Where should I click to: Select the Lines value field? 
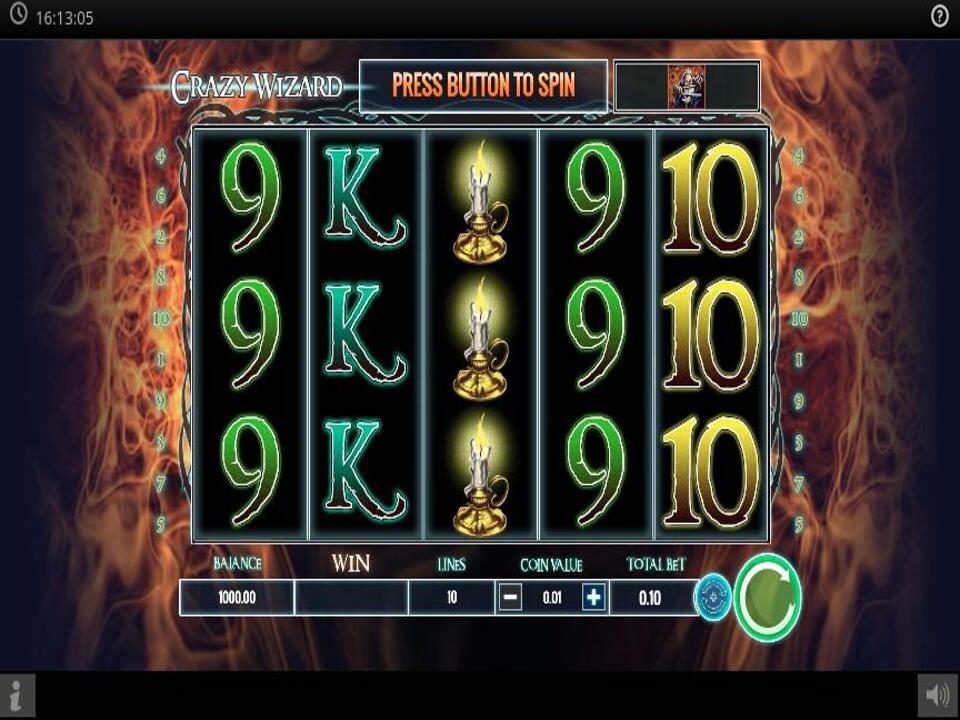[451, 598]
